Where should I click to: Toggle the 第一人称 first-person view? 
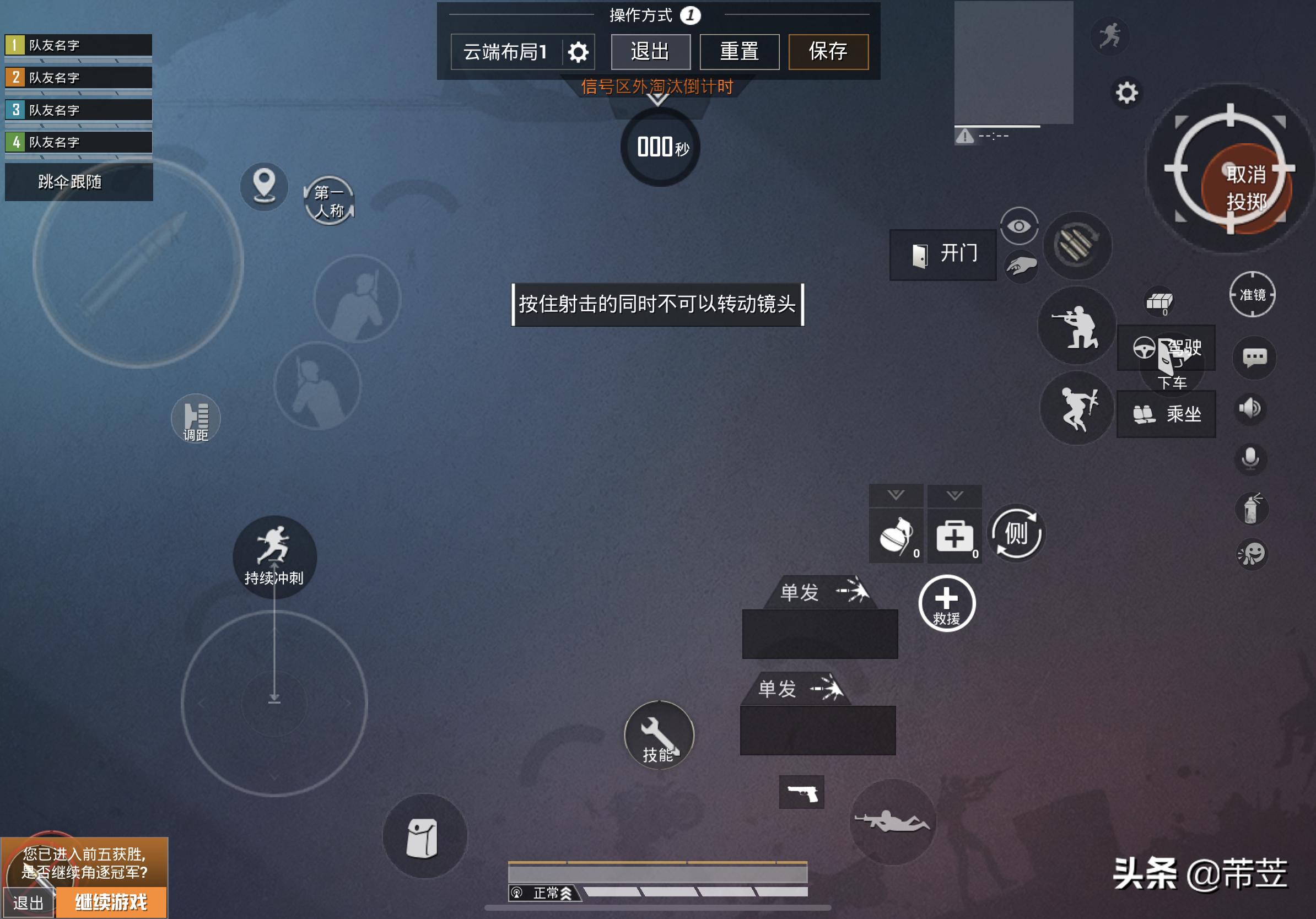(x=329, y=201)
